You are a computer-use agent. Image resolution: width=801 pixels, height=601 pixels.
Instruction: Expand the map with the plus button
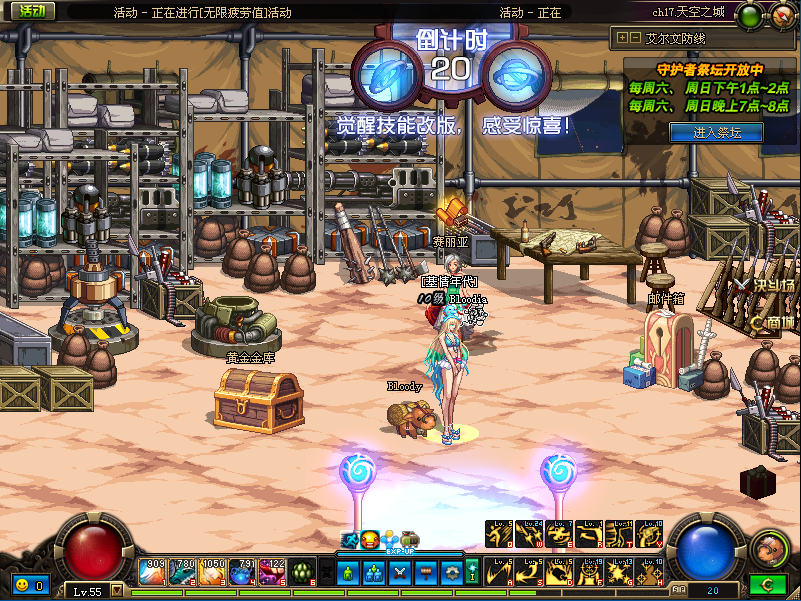(622, 38)
